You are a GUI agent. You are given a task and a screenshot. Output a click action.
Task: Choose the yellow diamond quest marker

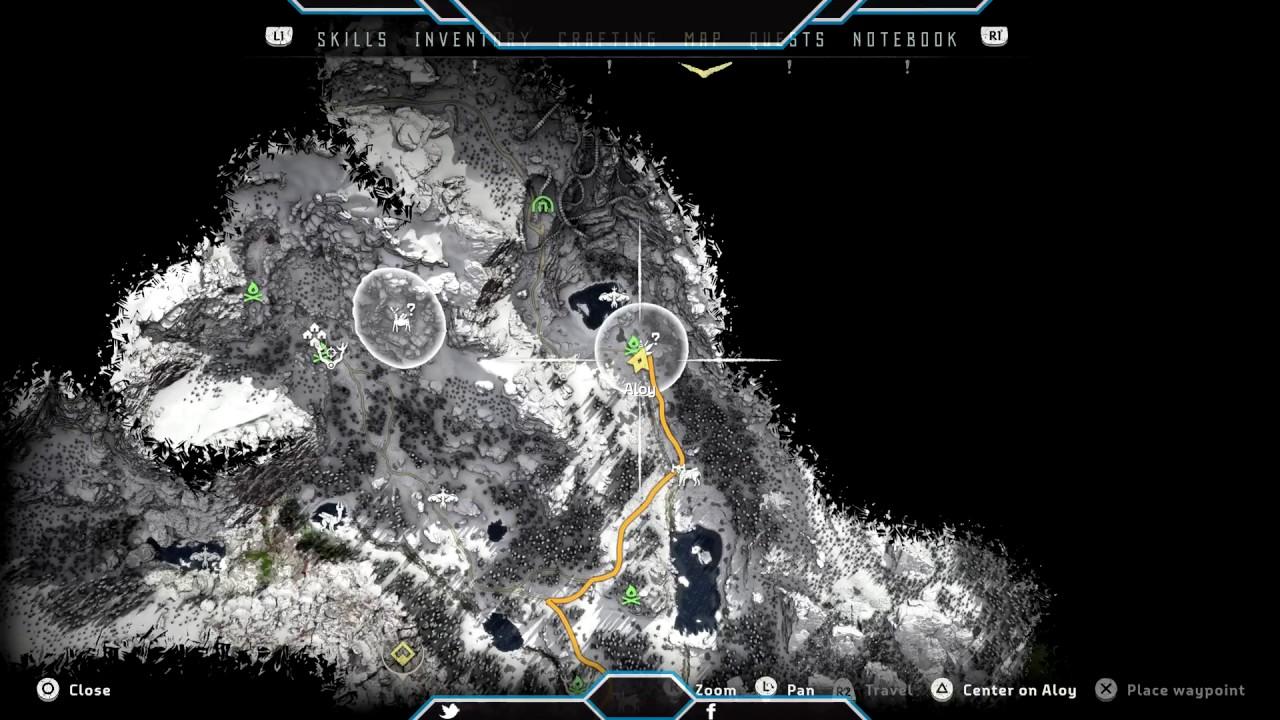402,654
